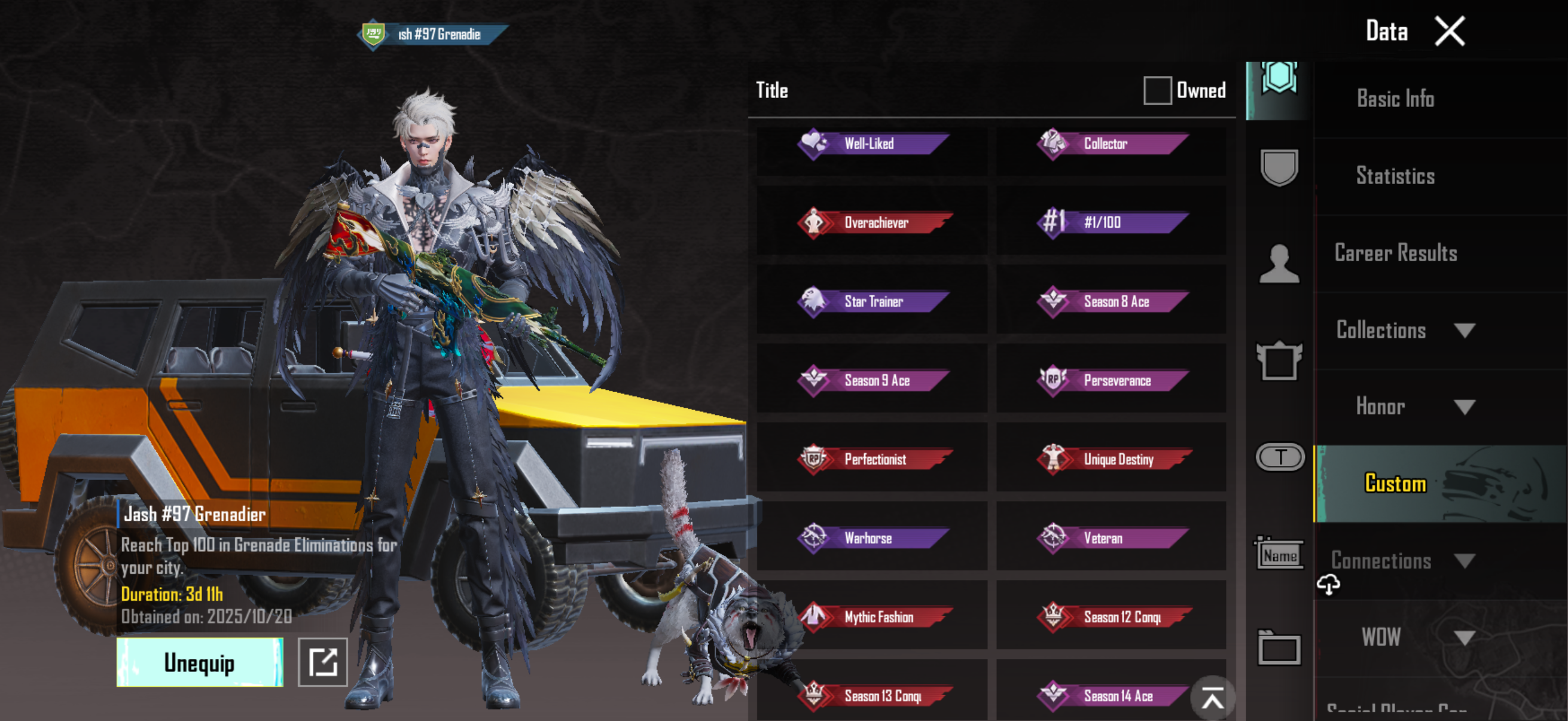The height and width of the screenshot is (721, 1568).
Task: Select the #1/100 title
Action: point(1112,222)
